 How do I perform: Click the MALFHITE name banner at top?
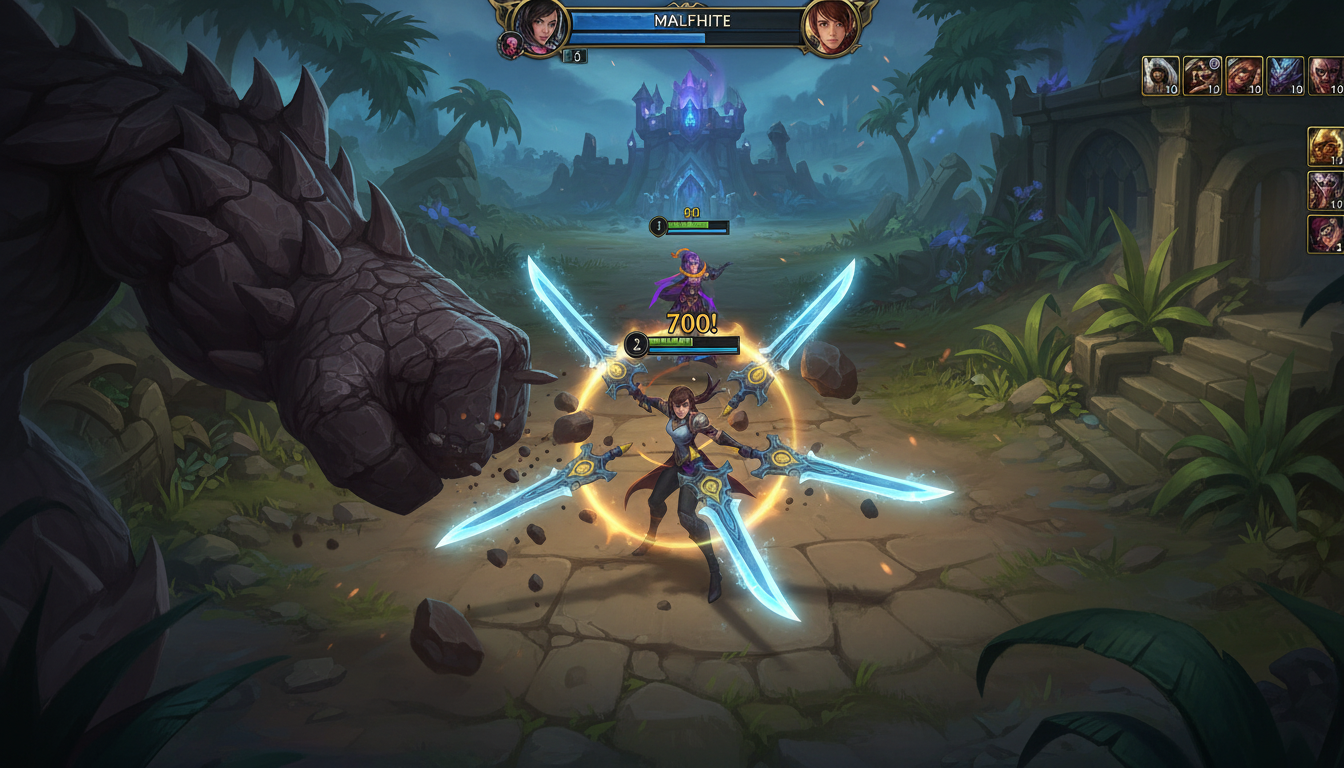coord(694,20)
